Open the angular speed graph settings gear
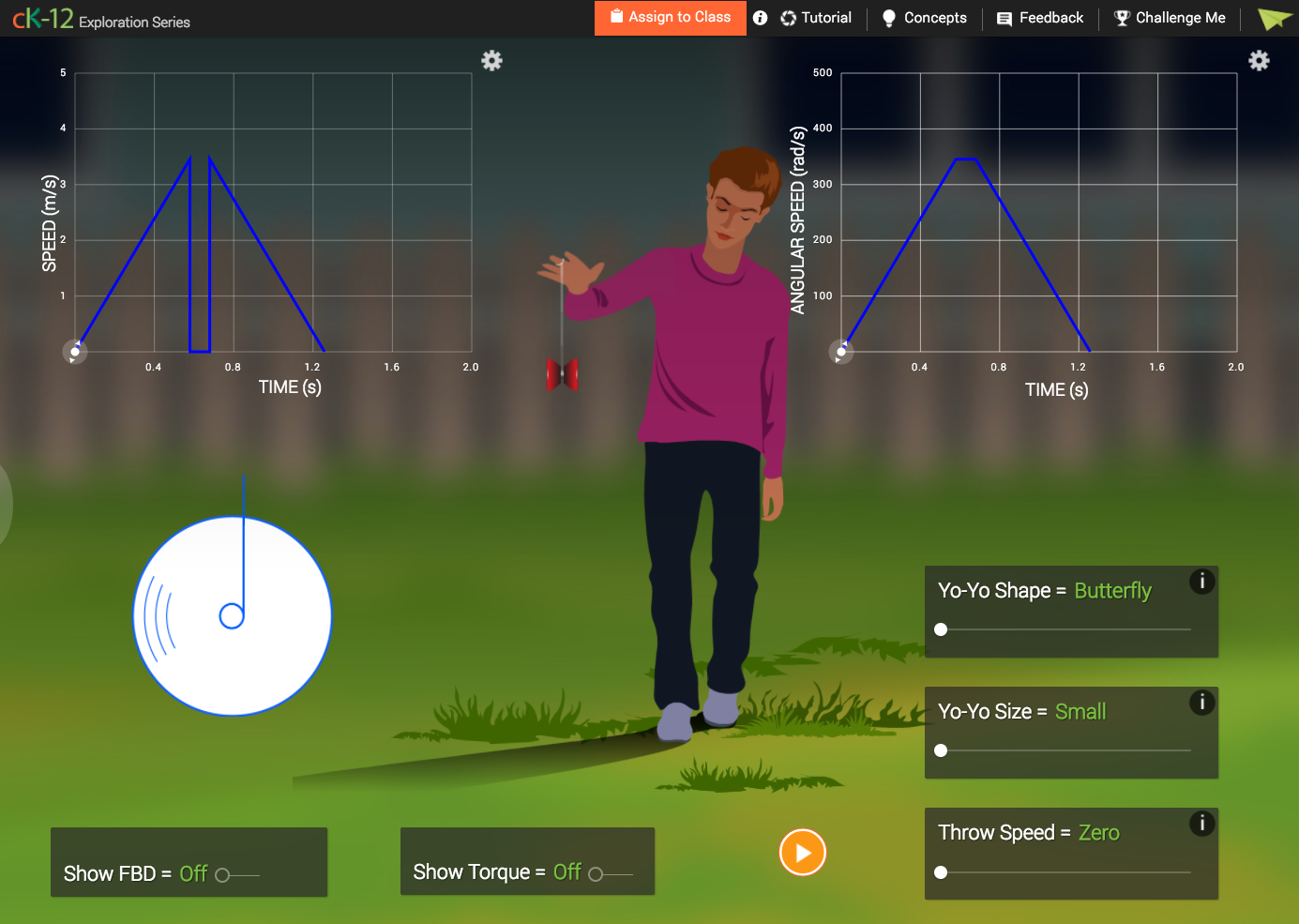Image resolution: width=1299 pixels, height=924 pixels. pyautogui.click(x=1259, y=60)
